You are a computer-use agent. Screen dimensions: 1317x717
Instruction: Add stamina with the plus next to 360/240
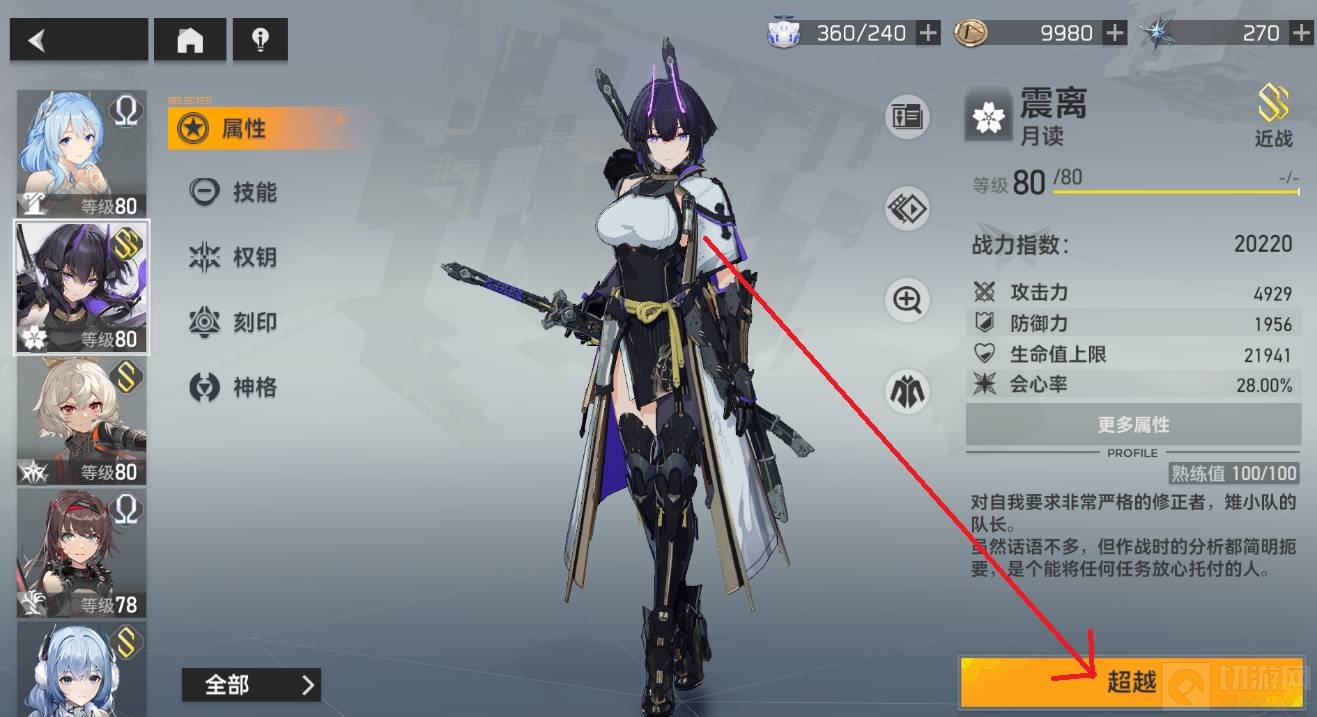click(x=928, y=33)
